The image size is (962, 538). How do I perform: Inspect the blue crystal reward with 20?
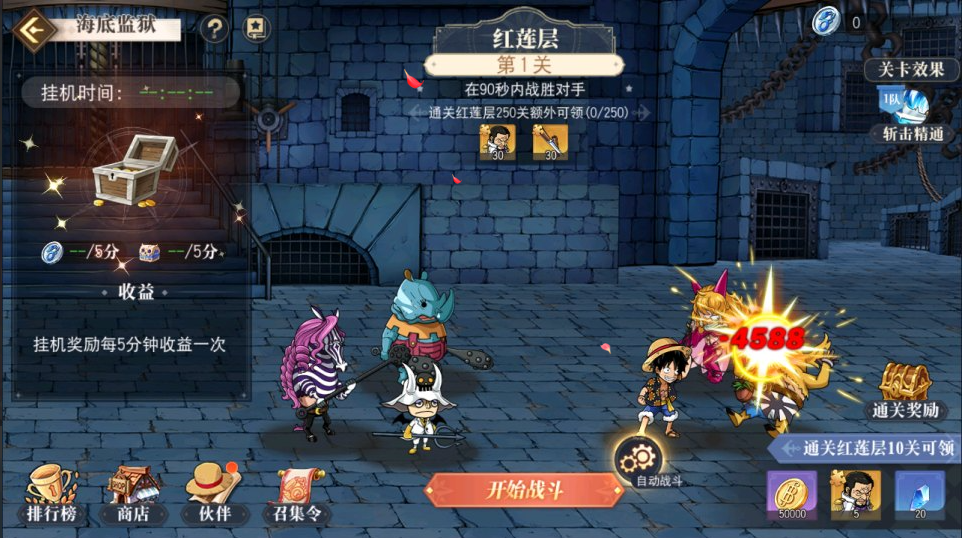(919, 494)
